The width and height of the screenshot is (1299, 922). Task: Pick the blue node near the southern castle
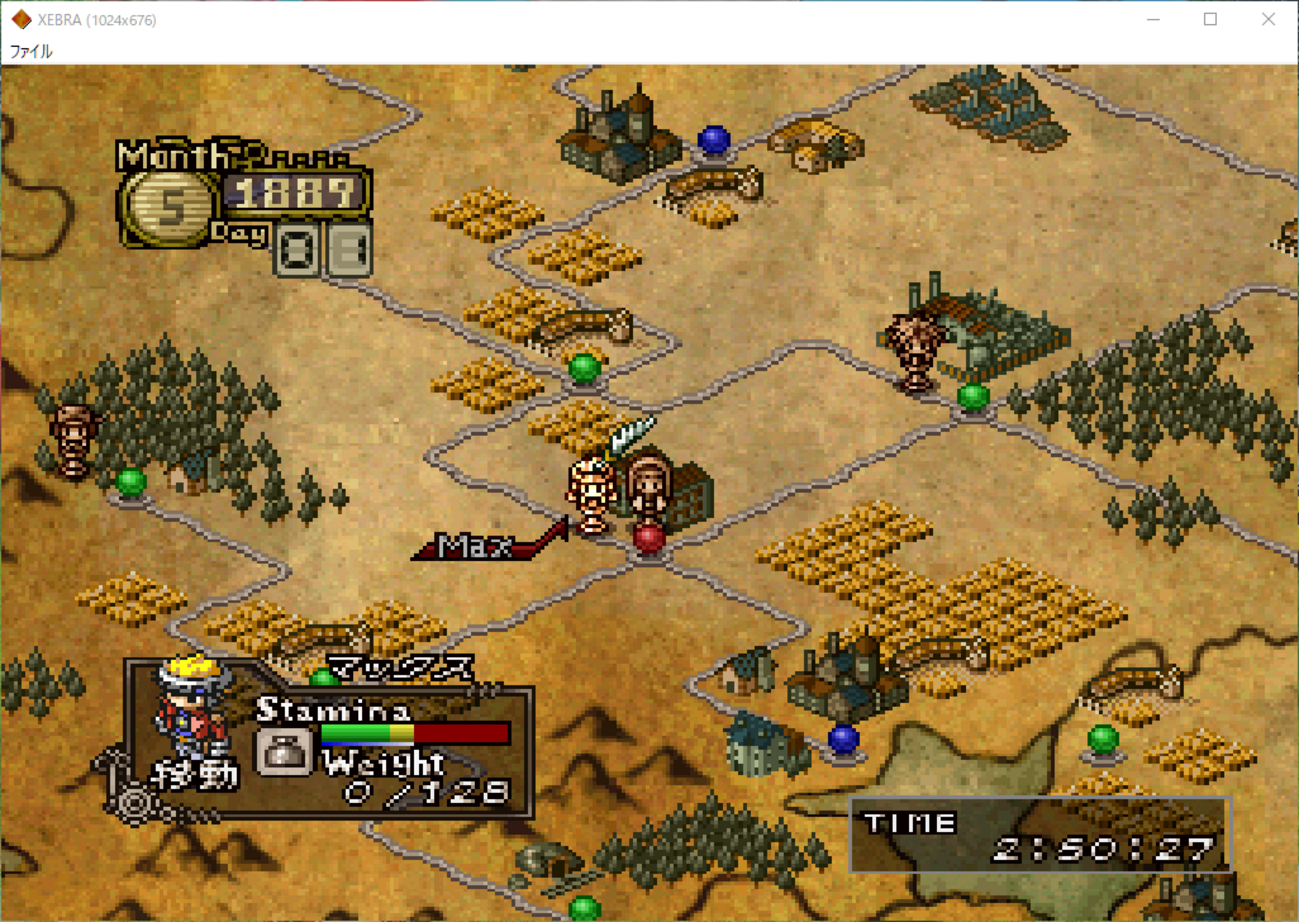(x=844, y=739)
